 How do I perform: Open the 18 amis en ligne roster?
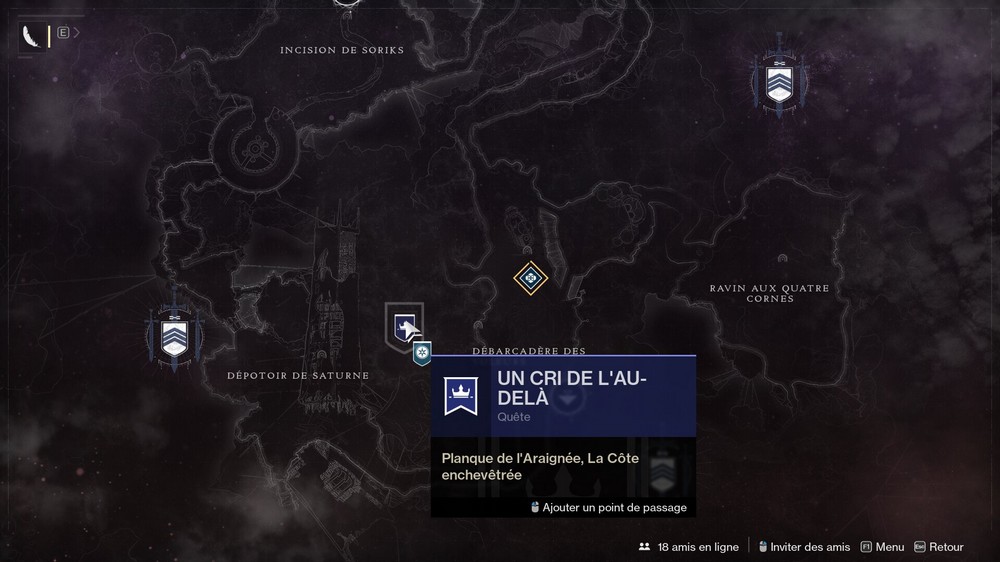tap(688, 547)
